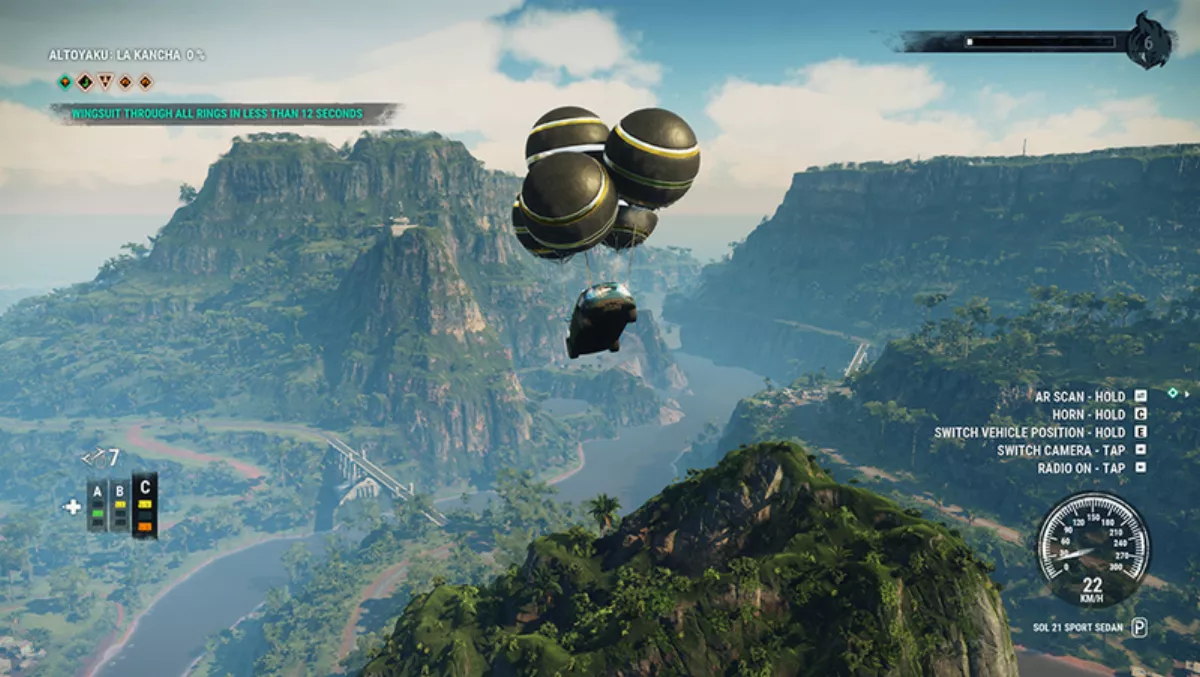
Task: Select the inverted triangle challenge icon
Action: coord(106,82)
